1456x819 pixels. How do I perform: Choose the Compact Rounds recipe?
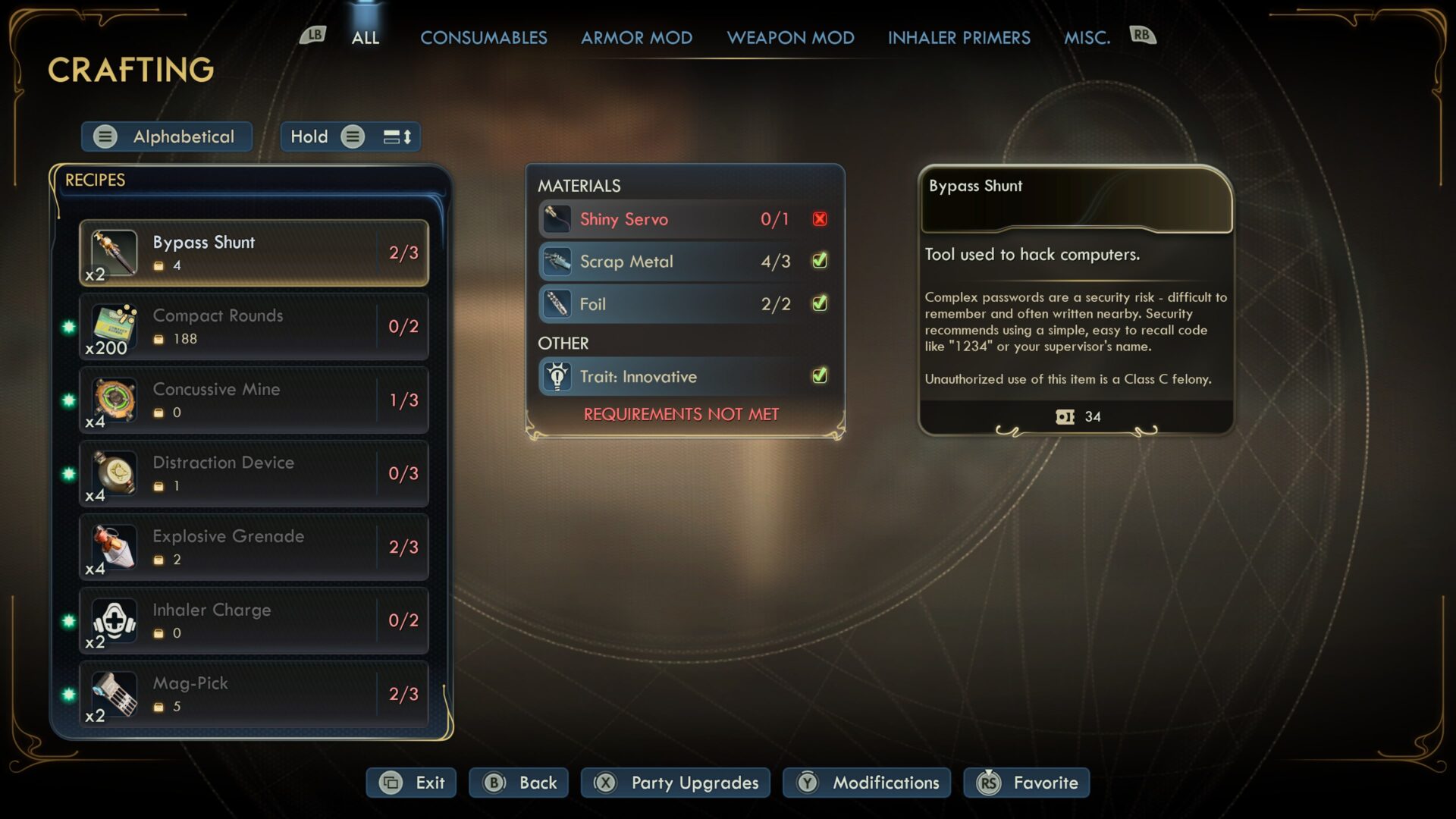(x=254, y=326)
